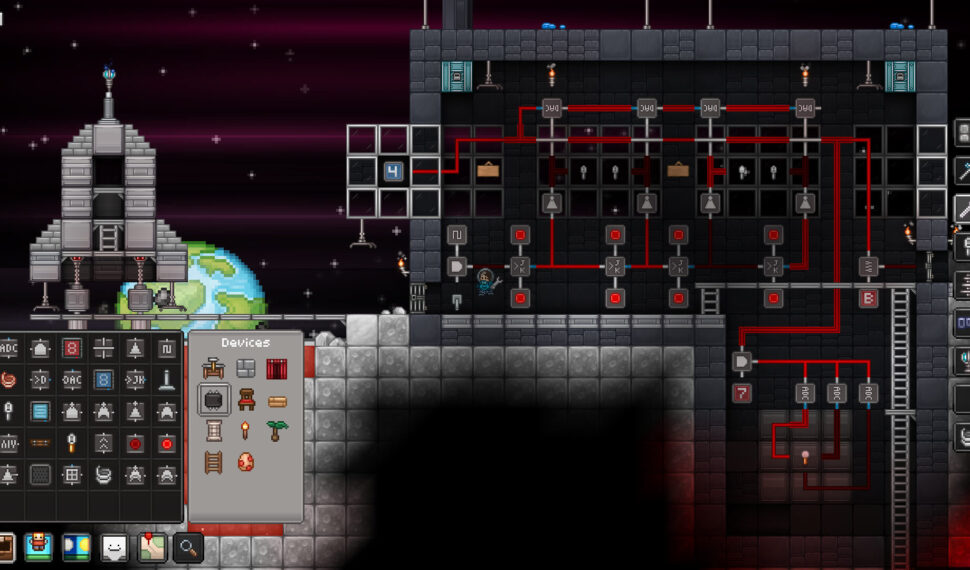Pick the thread spool device

214,431
